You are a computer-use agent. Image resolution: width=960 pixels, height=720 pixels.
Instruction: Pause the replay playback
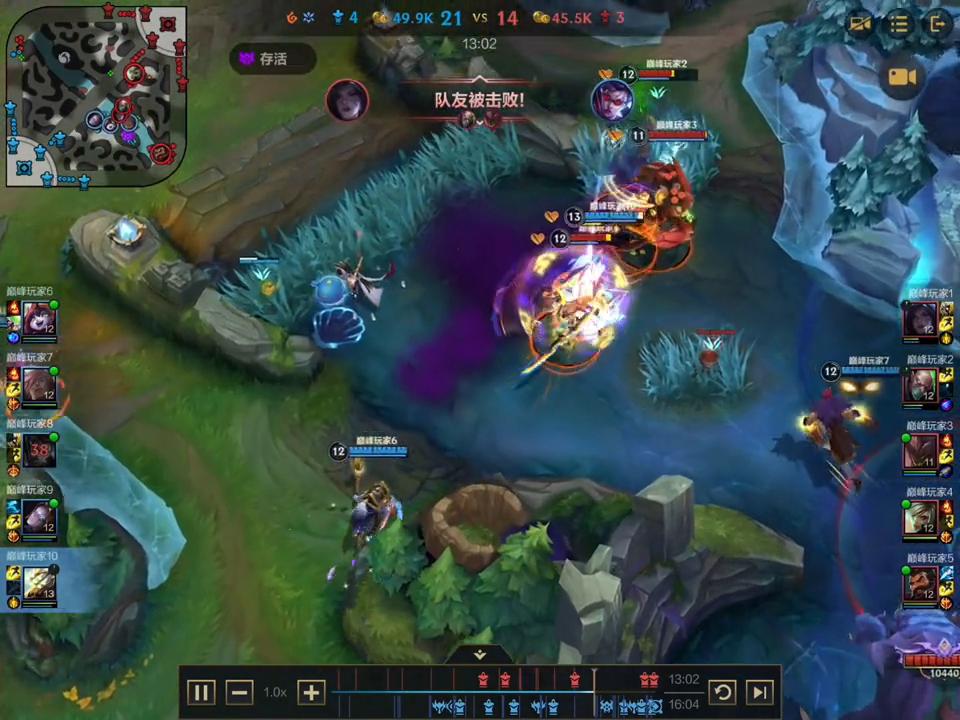[201, 692]
